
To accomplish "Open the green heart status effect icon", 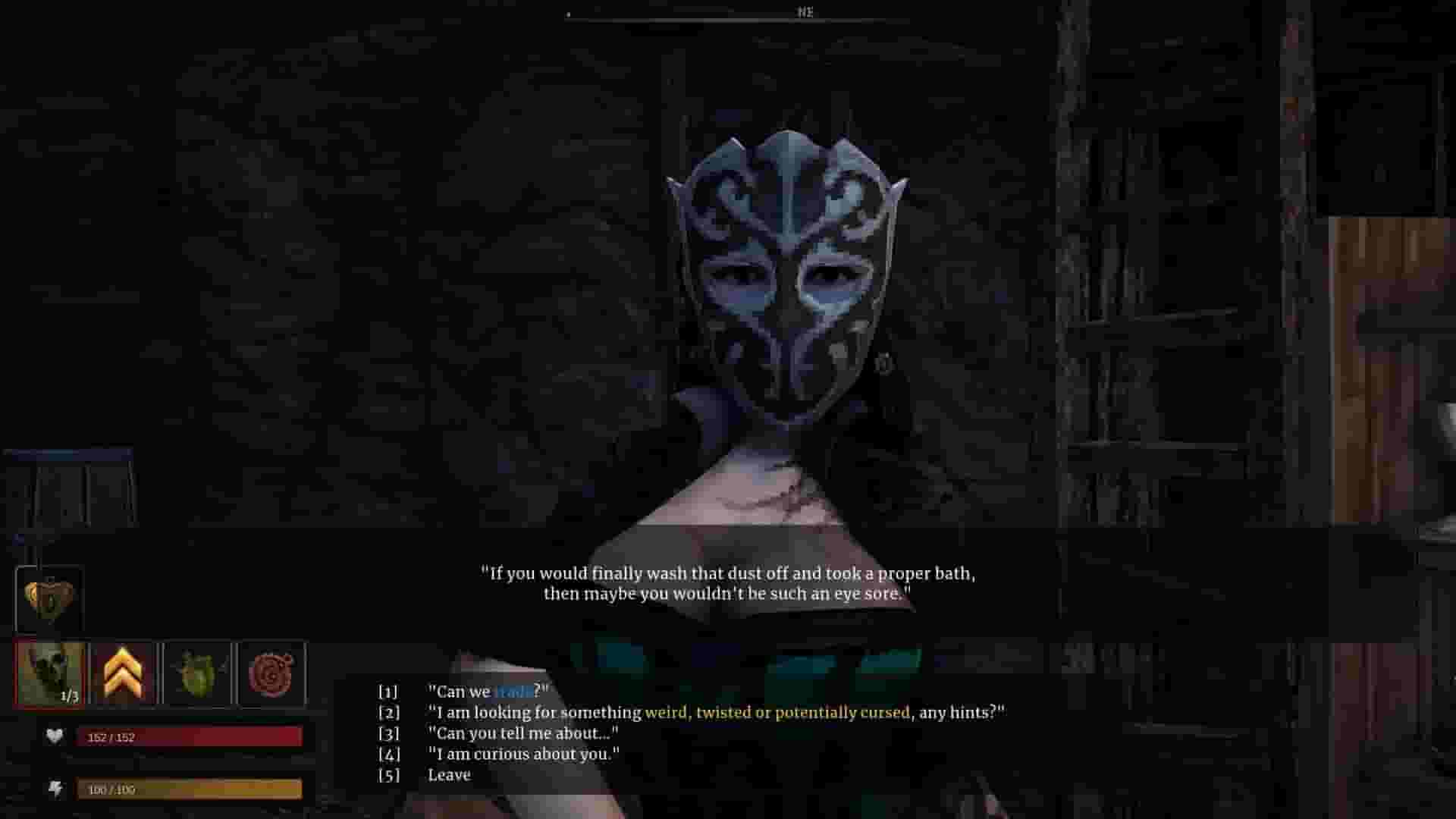I will tap(197, 671).
